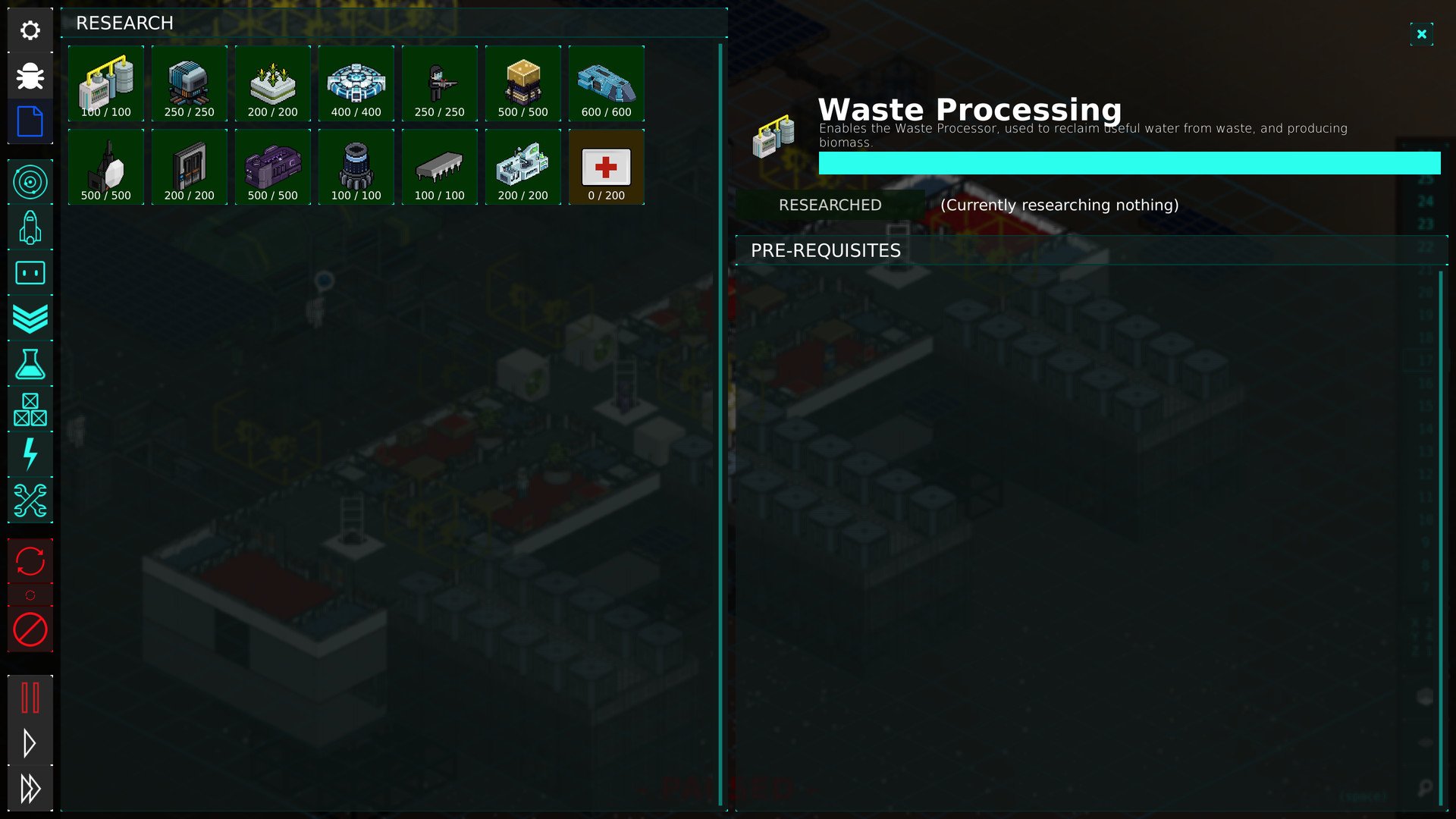Select the armed soldier research tile

pos(440,83)
